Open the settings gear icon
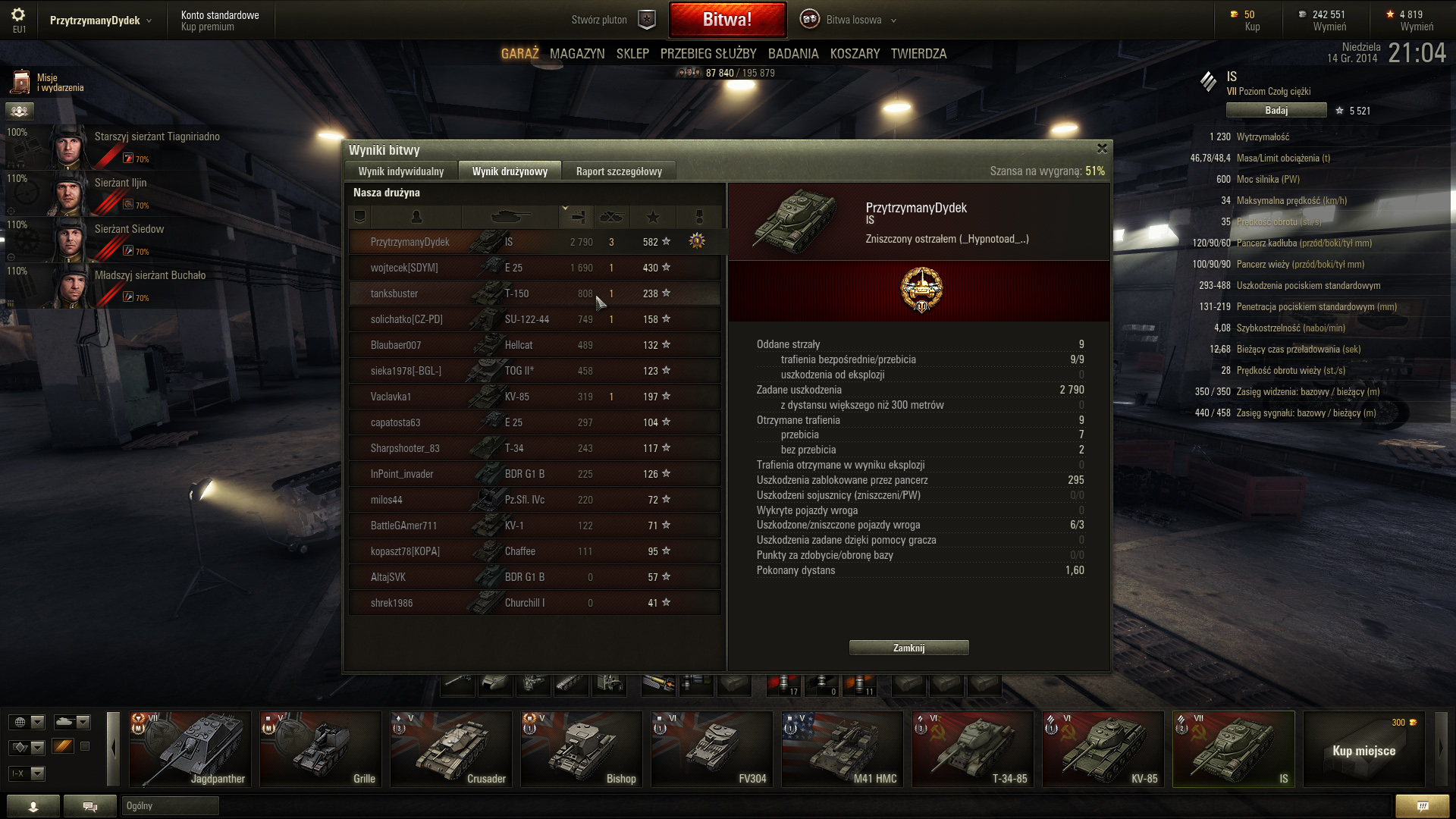The image size is (1456, 819). (18, 16)
